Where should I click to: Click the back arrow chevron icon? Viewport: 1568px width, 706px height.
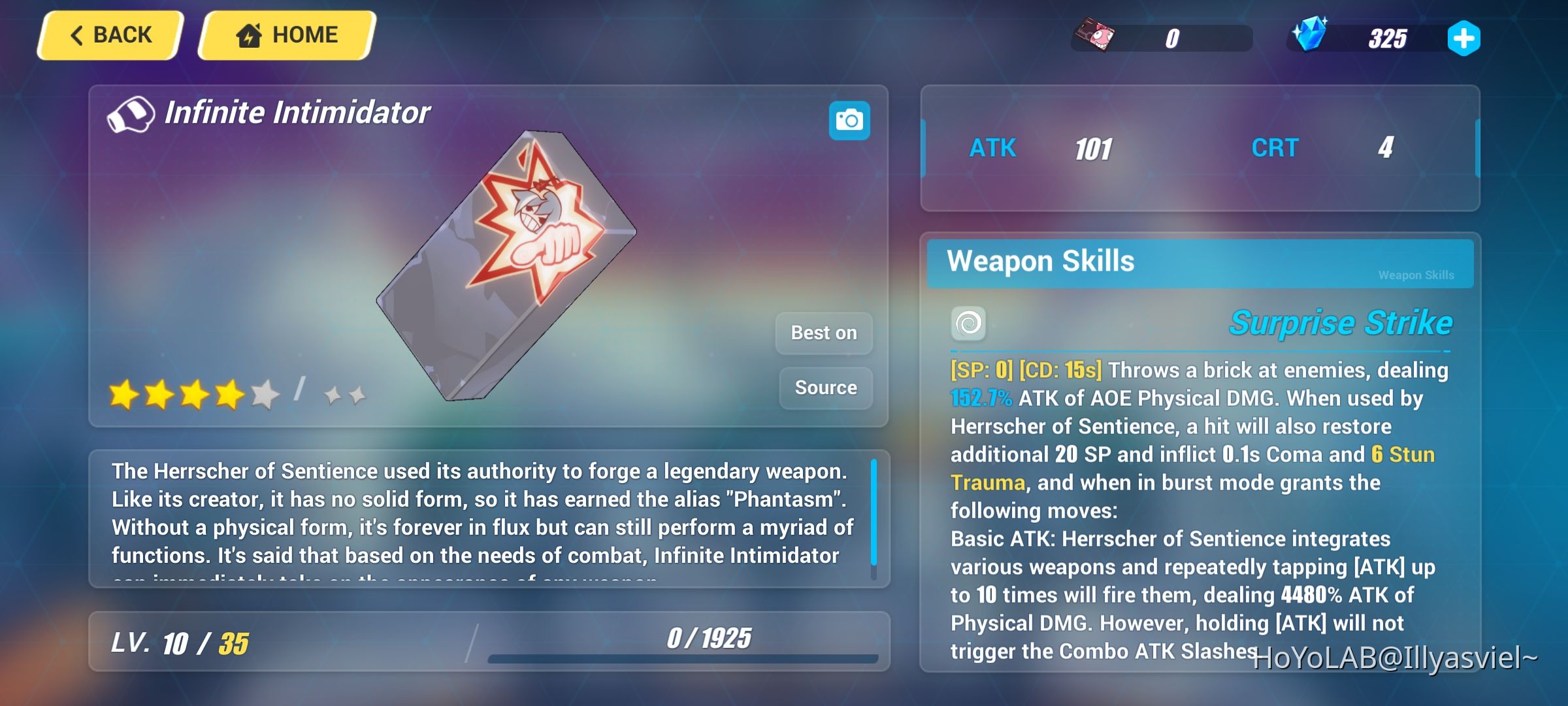(78, 35)
